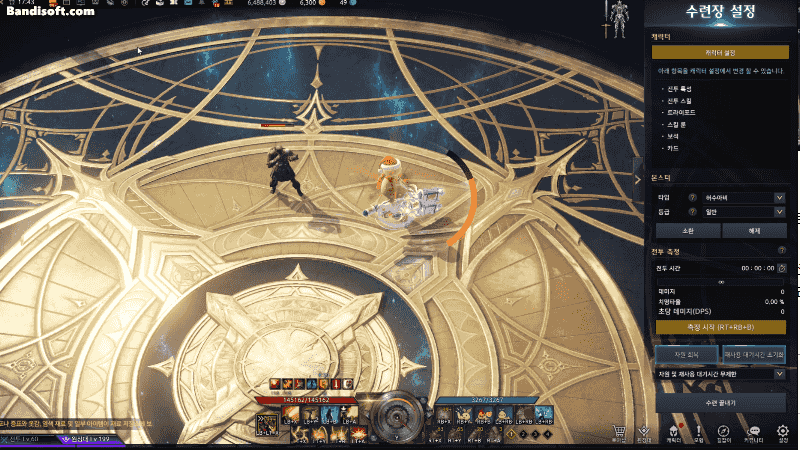This screenshot has height=450, width=800.
Task: Dismiss the monster with the 해제 button
Action: tap(754, 230)
